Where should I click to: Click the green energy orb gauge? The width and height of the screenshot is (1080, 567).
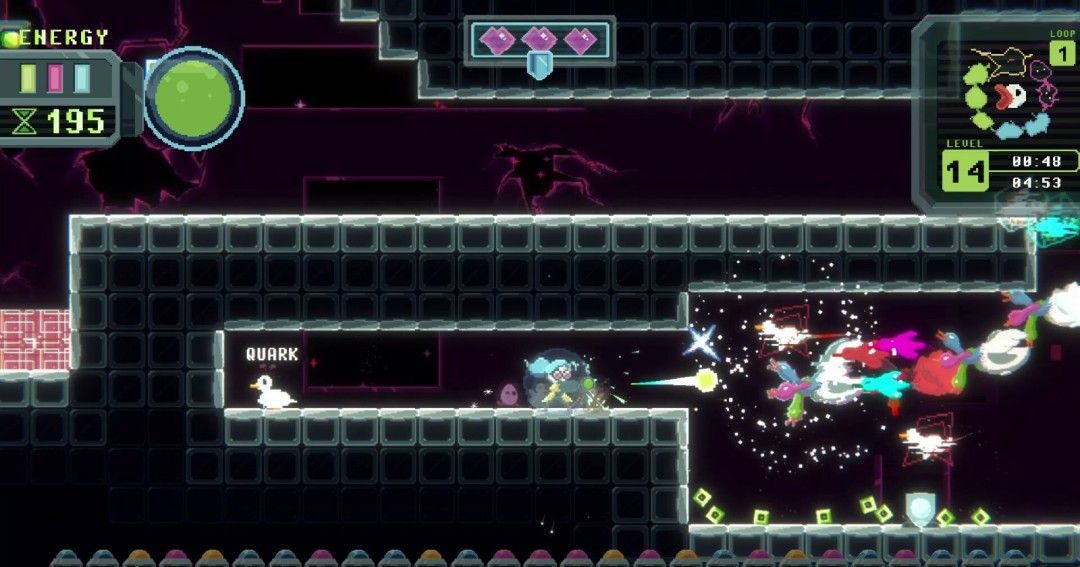[193, 98]
